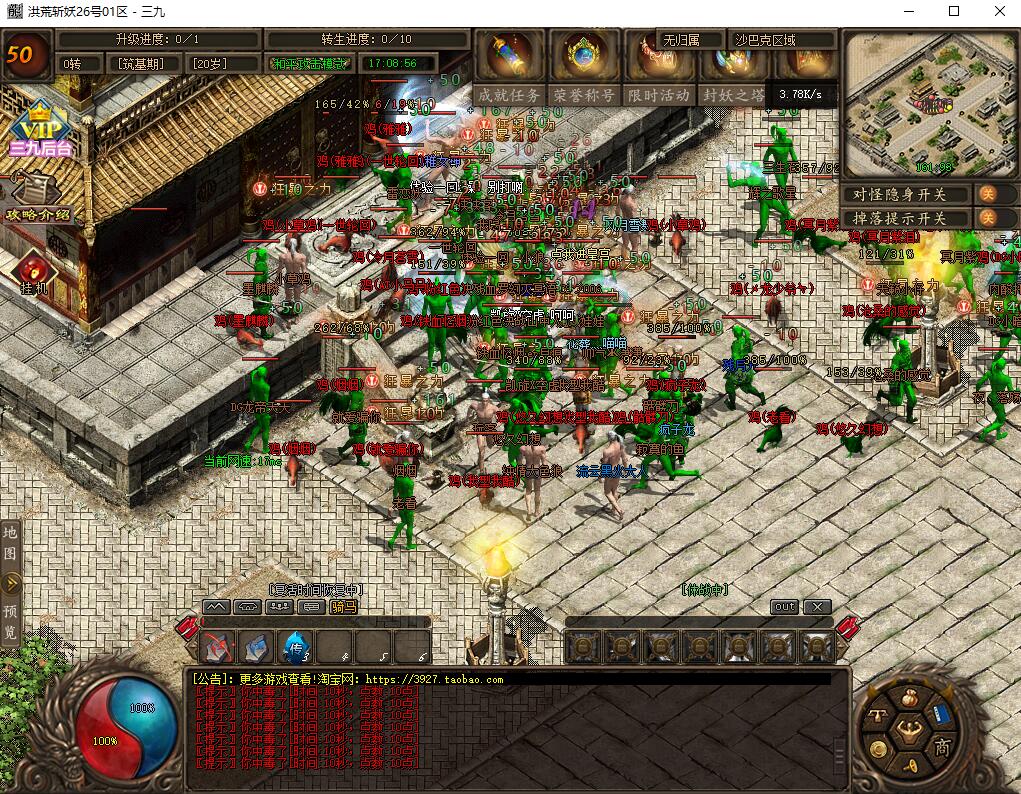Open the 地图 map tab
The image size is (1021, 794).
click(10, 541)
